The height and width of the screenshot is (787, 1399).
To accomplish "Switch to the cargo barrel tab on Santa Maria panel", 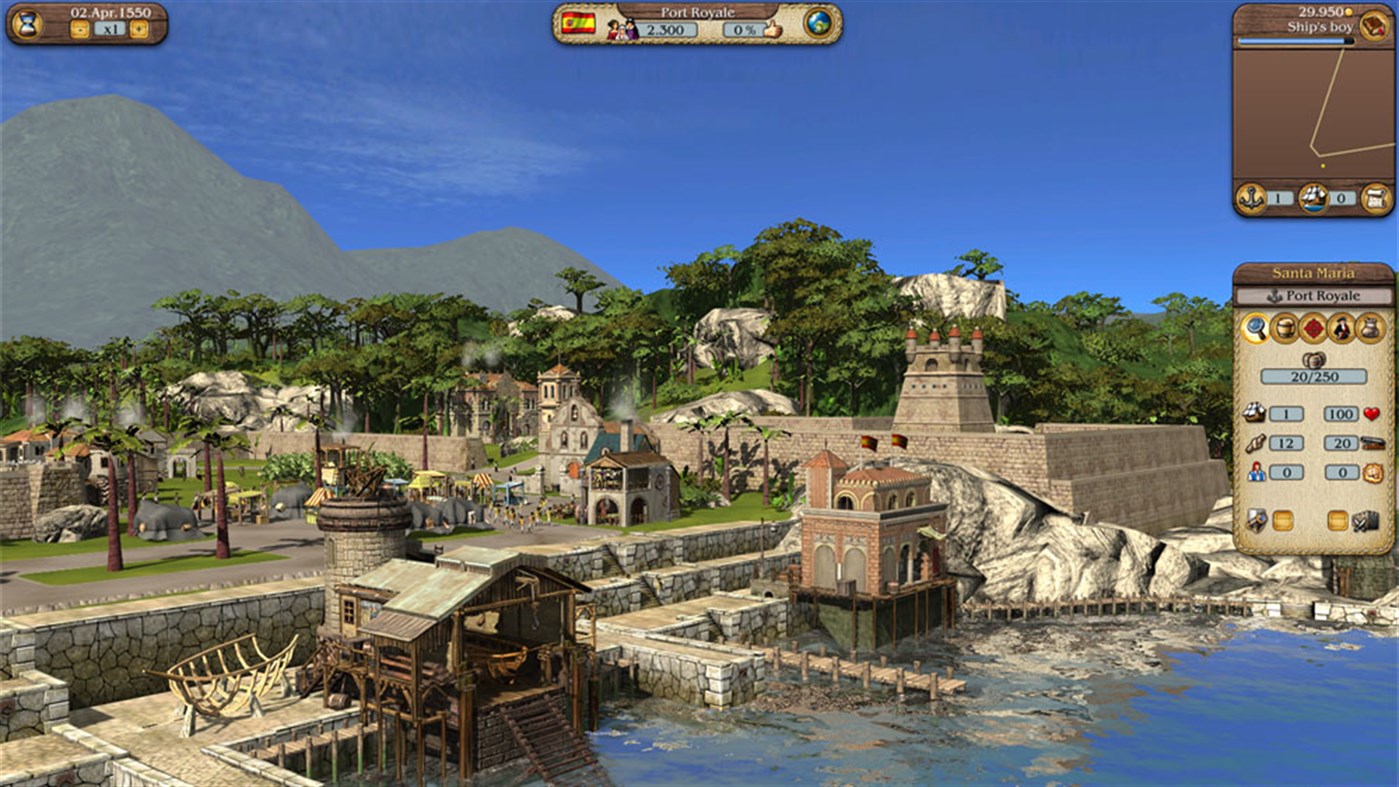I will point(1285,327).
